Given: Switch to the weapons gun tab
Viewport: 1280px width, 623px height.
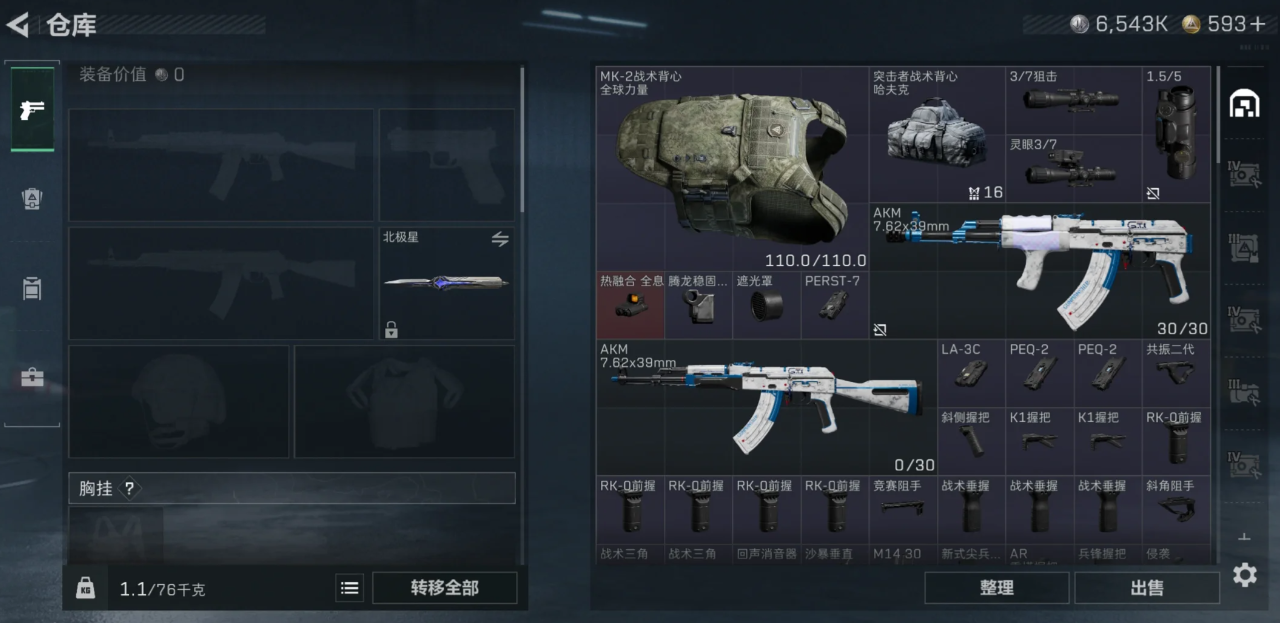Looking at the screenshot, I should 32,109.
